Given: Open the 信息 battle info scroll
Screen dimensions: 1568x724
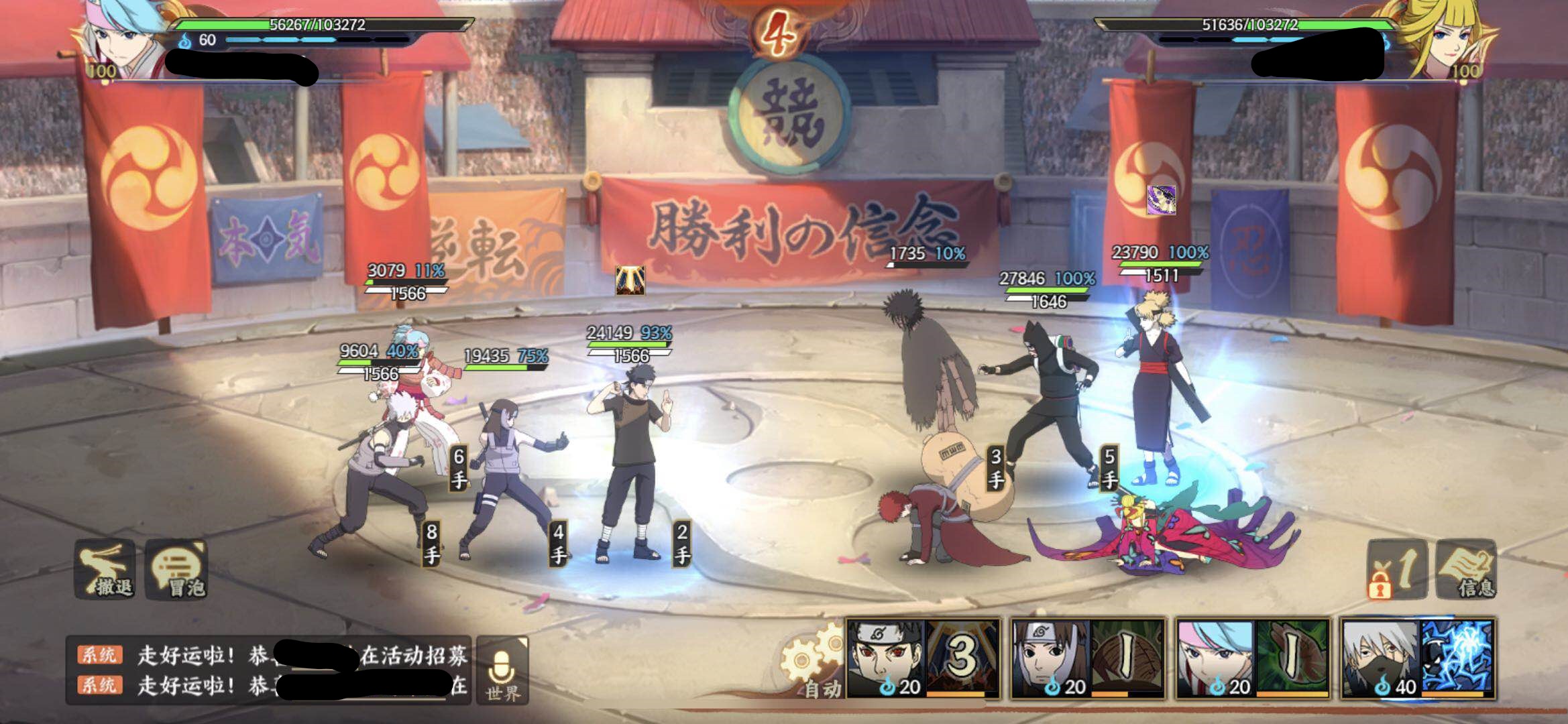Looking at the screenshot, I should click(1467, 570).
